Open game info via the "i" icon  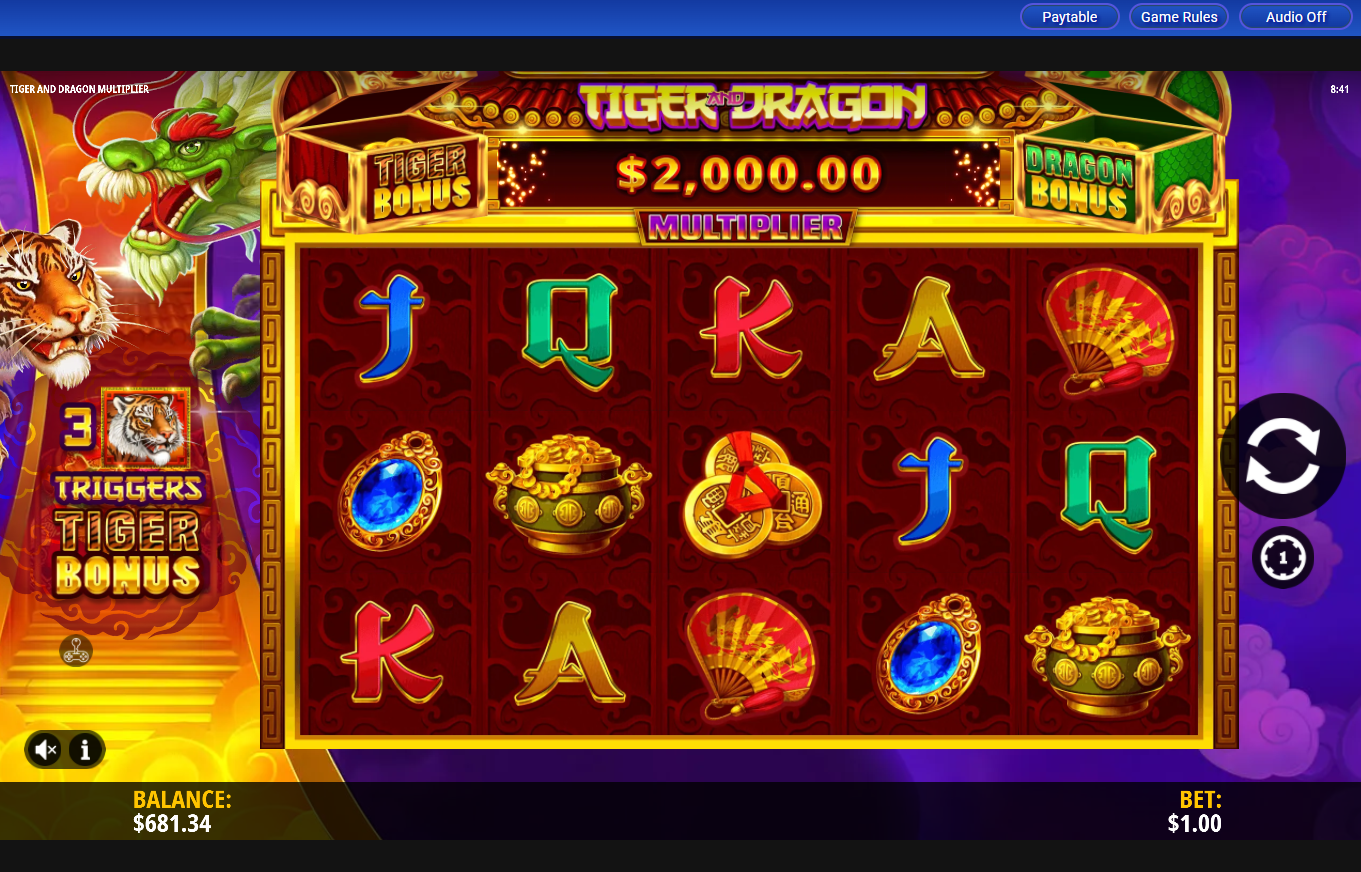[85, 748]
